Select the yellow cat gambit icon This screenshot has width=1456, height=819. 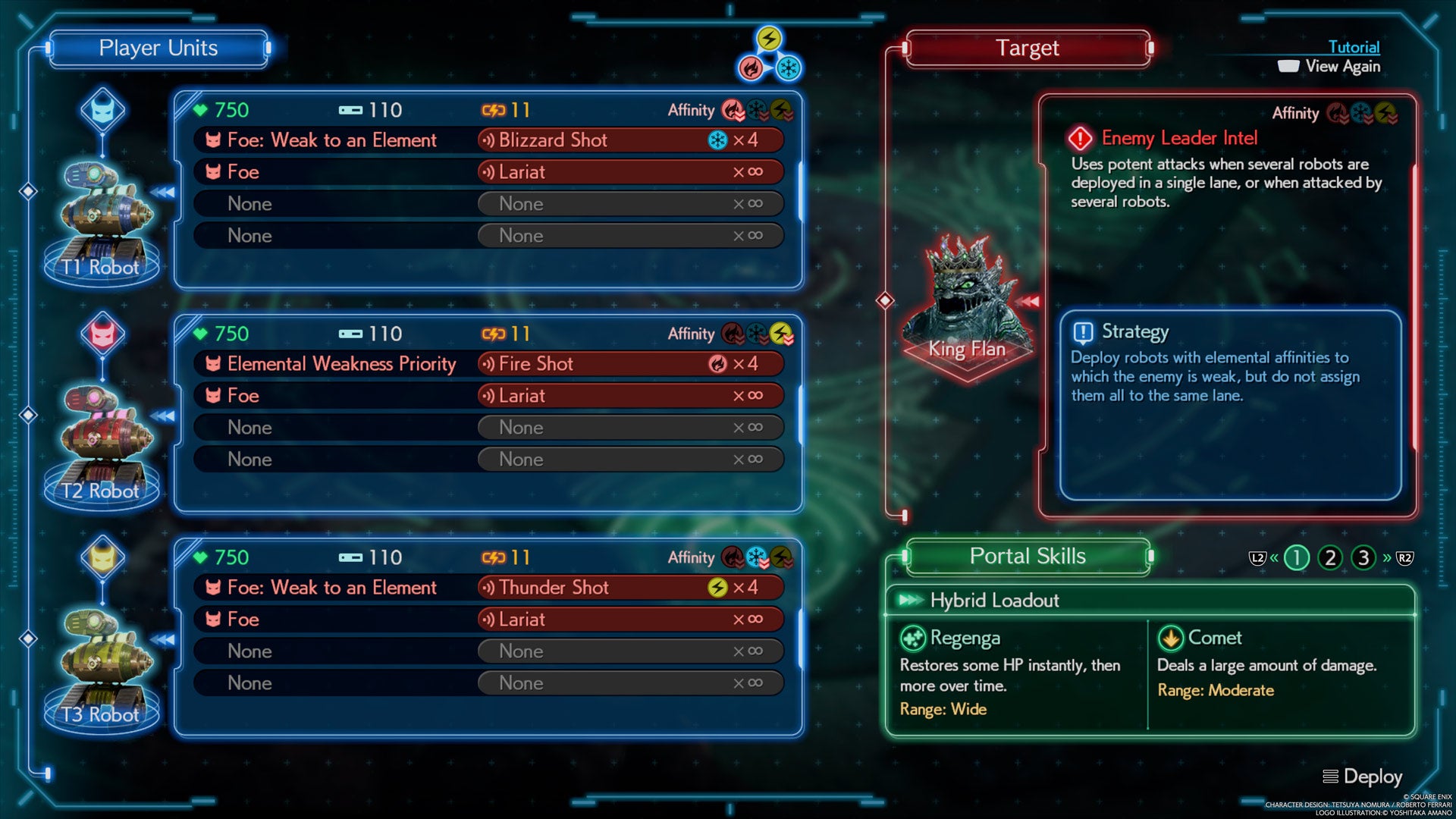103,558
